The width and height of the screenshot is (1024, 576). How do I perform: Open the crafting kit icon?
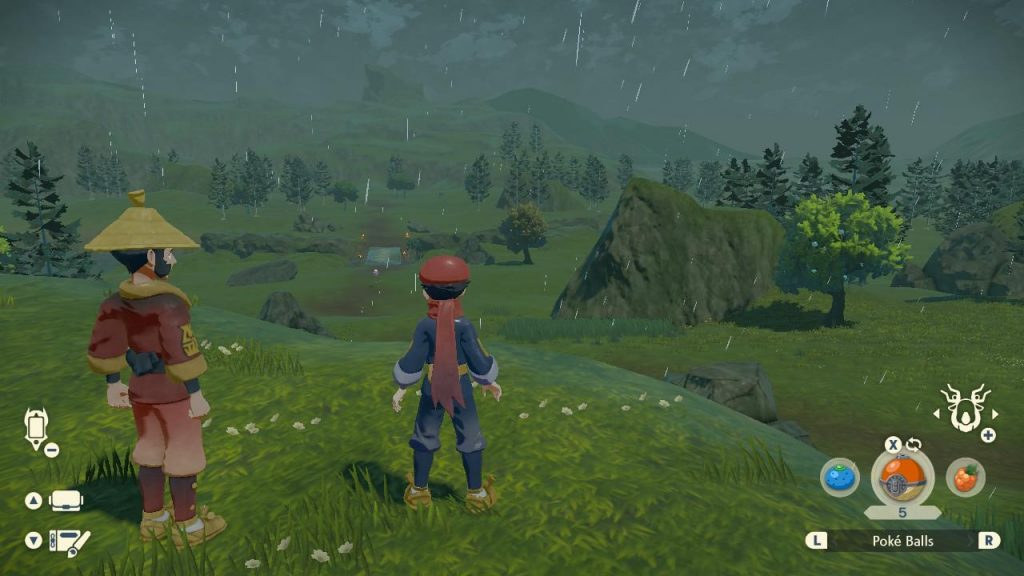(69, 541)
